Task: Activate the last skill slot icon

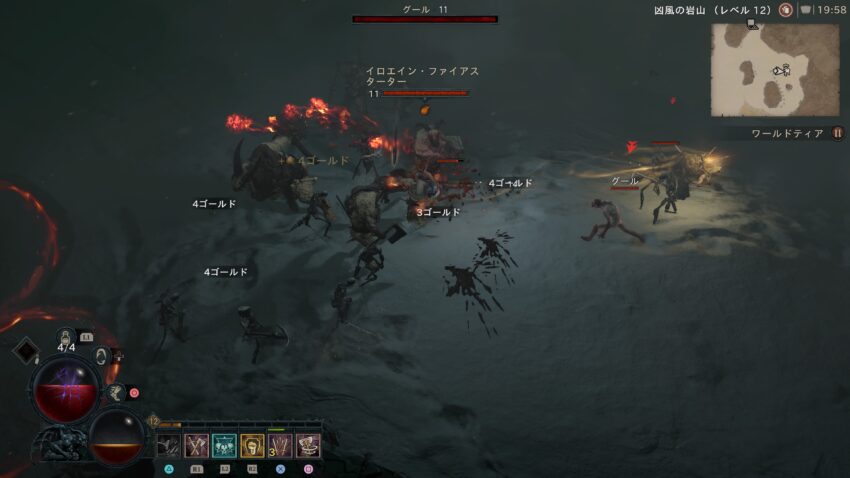Action: click(308, 446)
